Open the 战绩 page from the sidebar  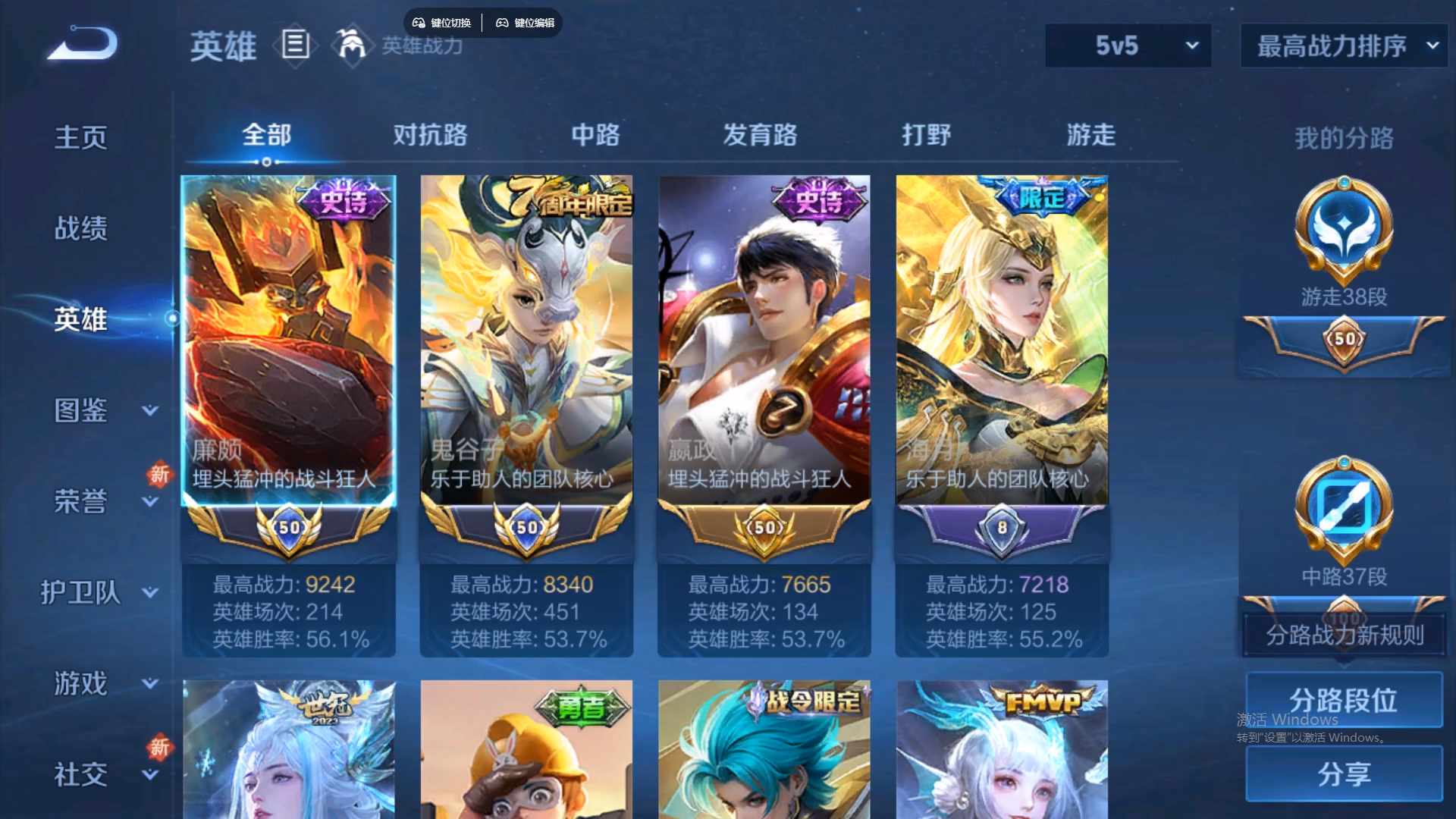(x=80, y=227)
